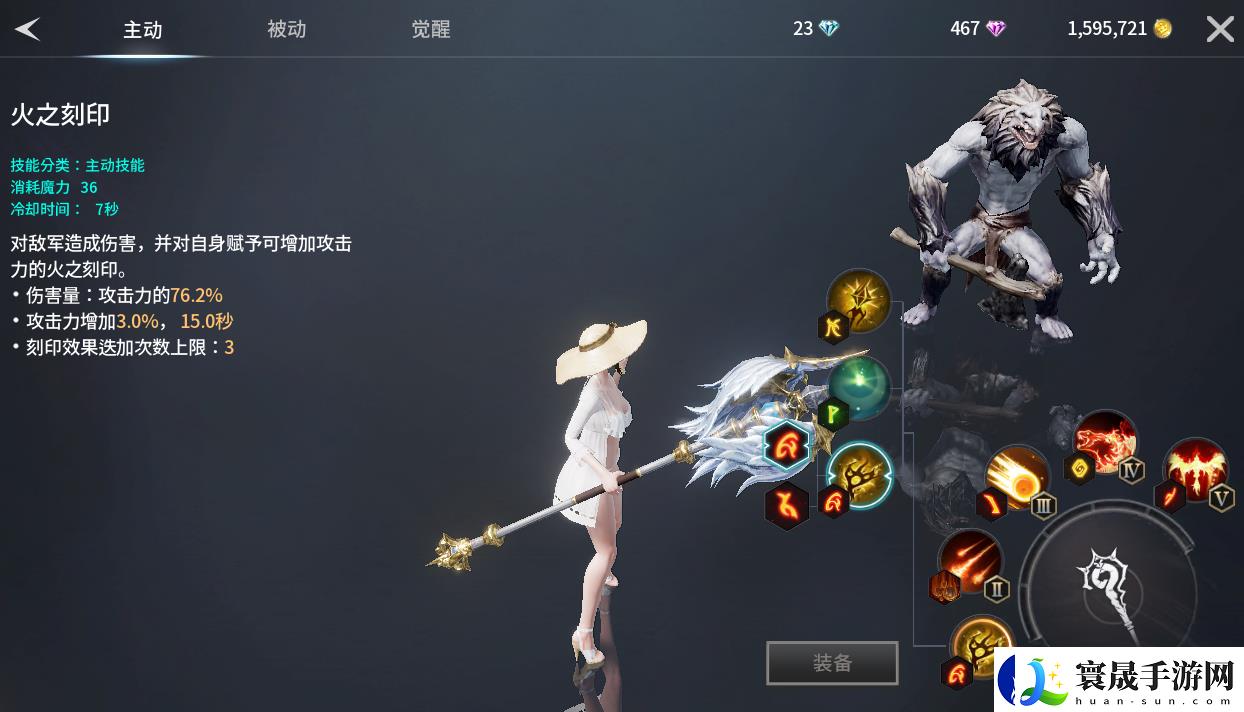Open the blue diamond currency counter
This screenshot has width=1244, height=712.
coord(816,29)
